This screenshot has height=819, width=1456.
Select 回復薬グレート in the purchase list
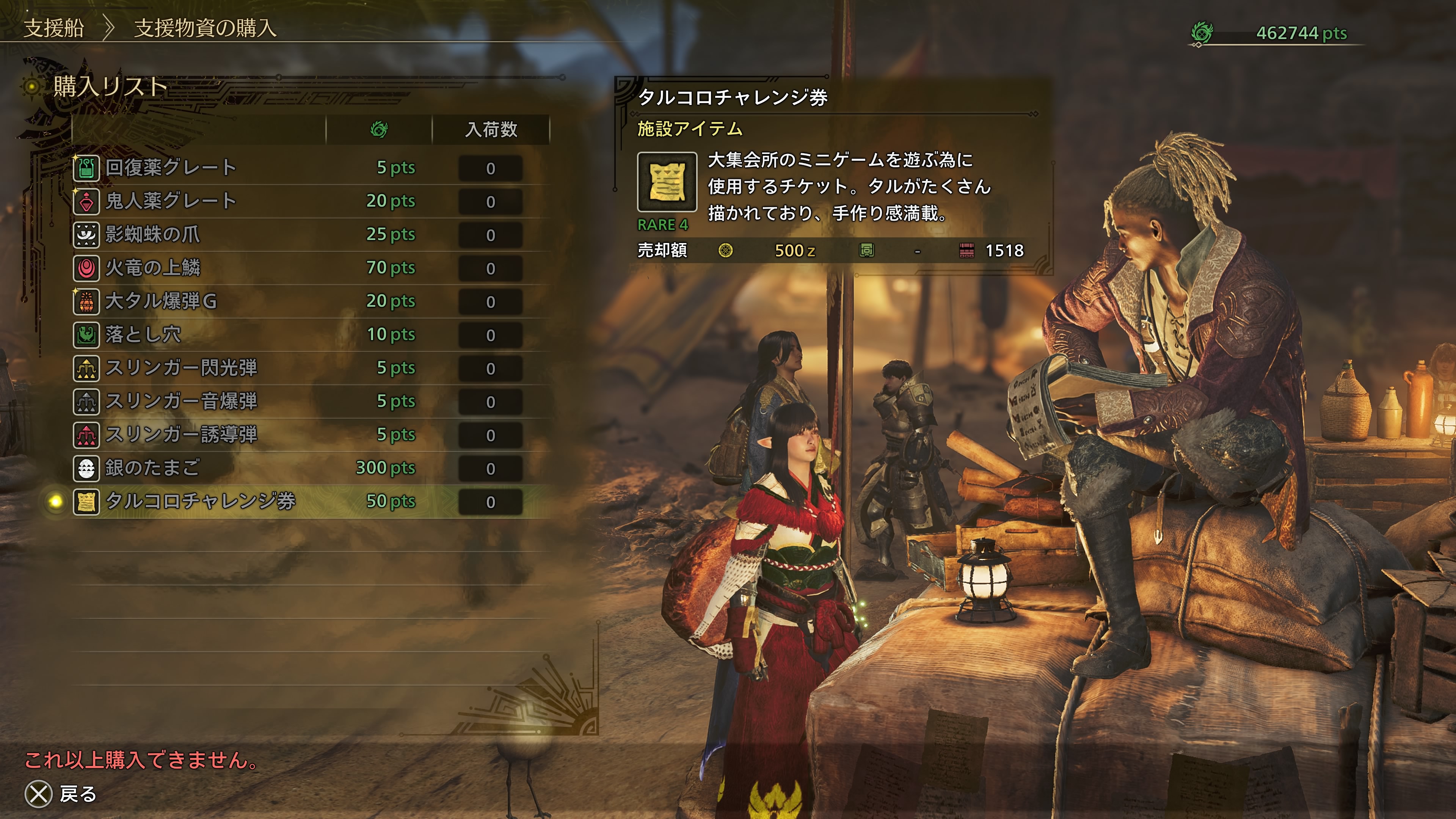(171, 168)
